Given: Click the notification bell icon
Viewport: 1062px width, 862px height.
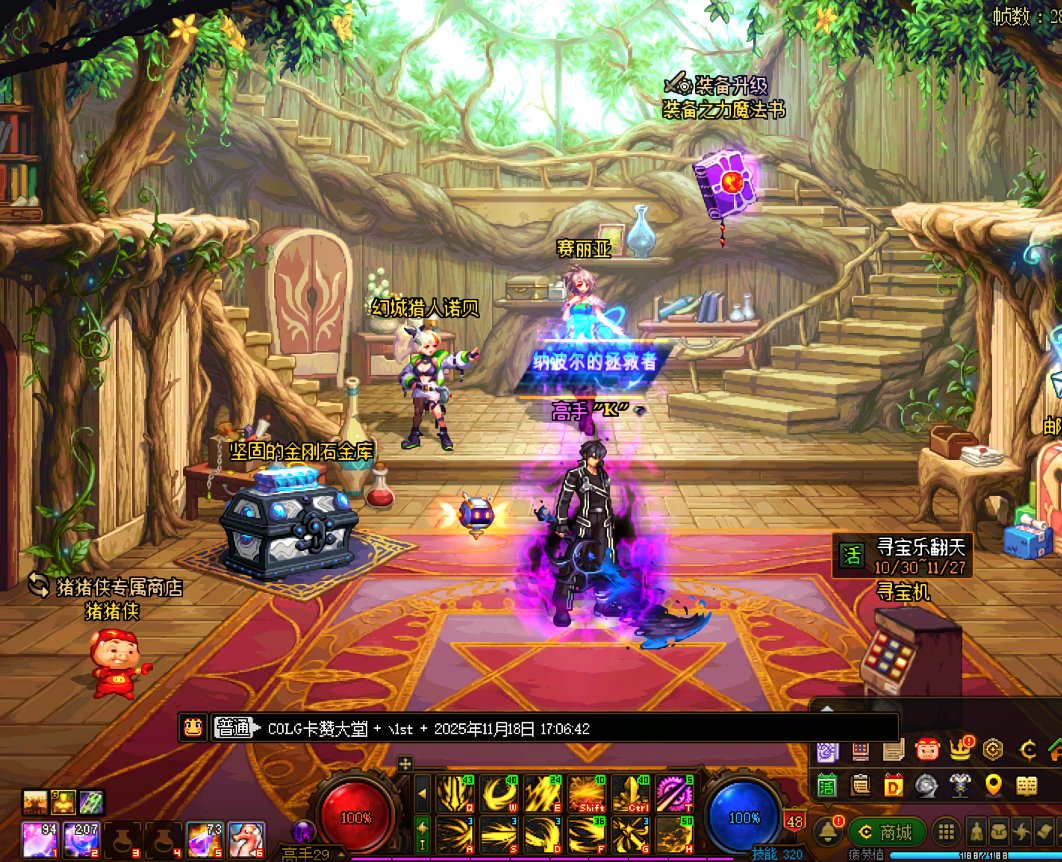Looking at the screenshot, I should pos(827,831).
